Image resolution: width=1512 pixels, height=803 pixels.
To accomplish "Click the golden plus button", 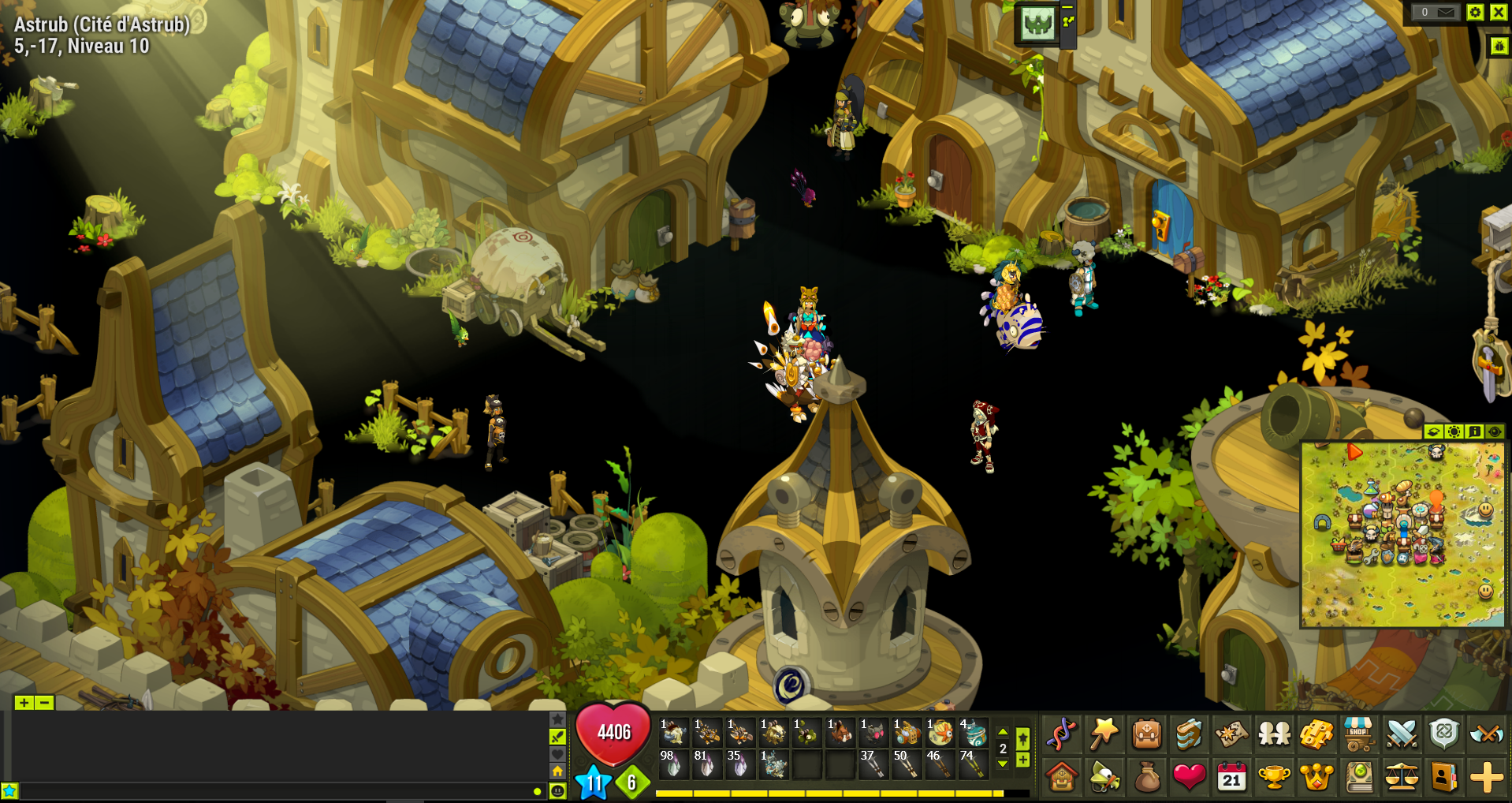I will 1487,778.
